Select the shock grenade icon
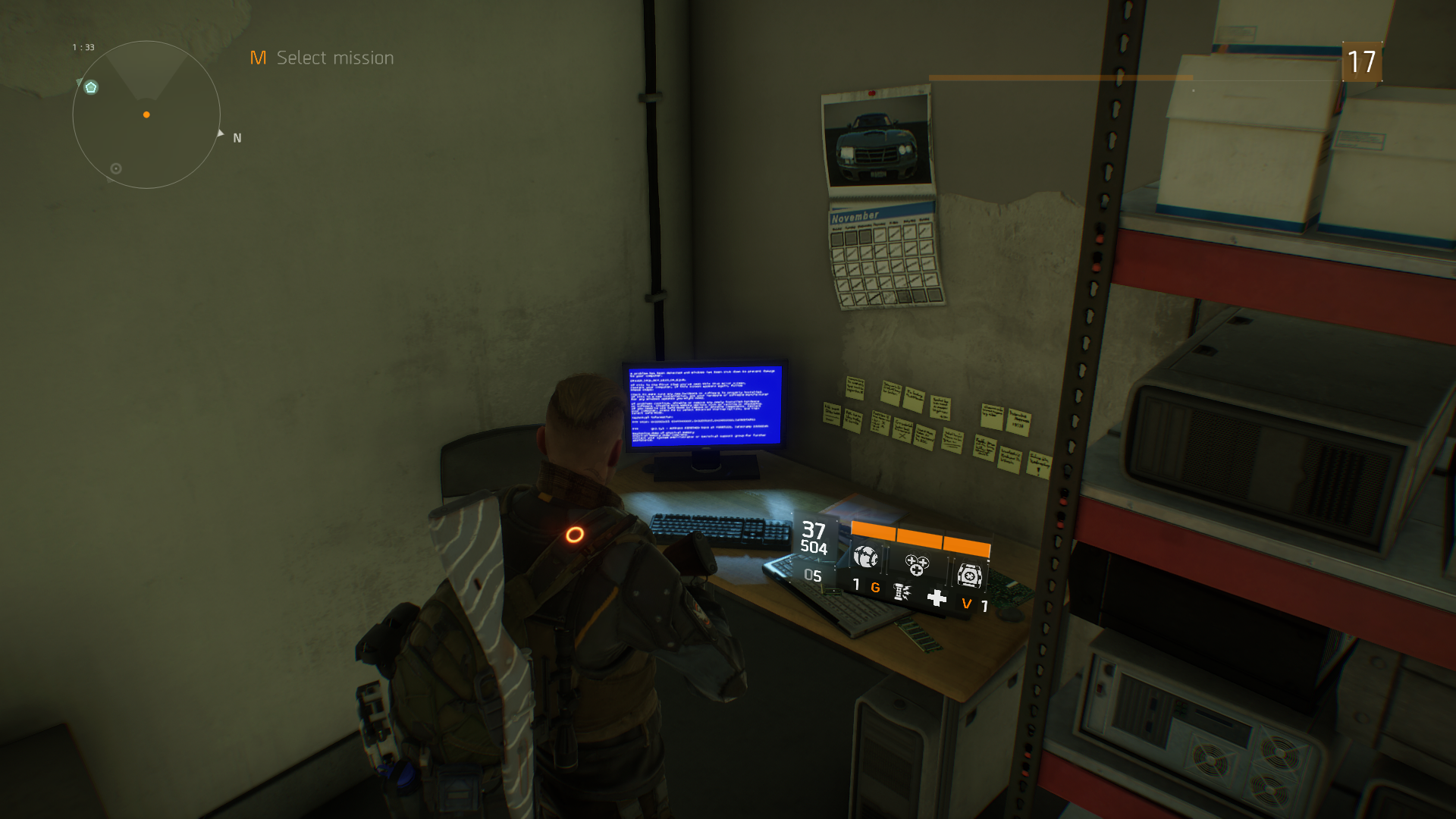 pyautogui.click(x=902, y=591)
